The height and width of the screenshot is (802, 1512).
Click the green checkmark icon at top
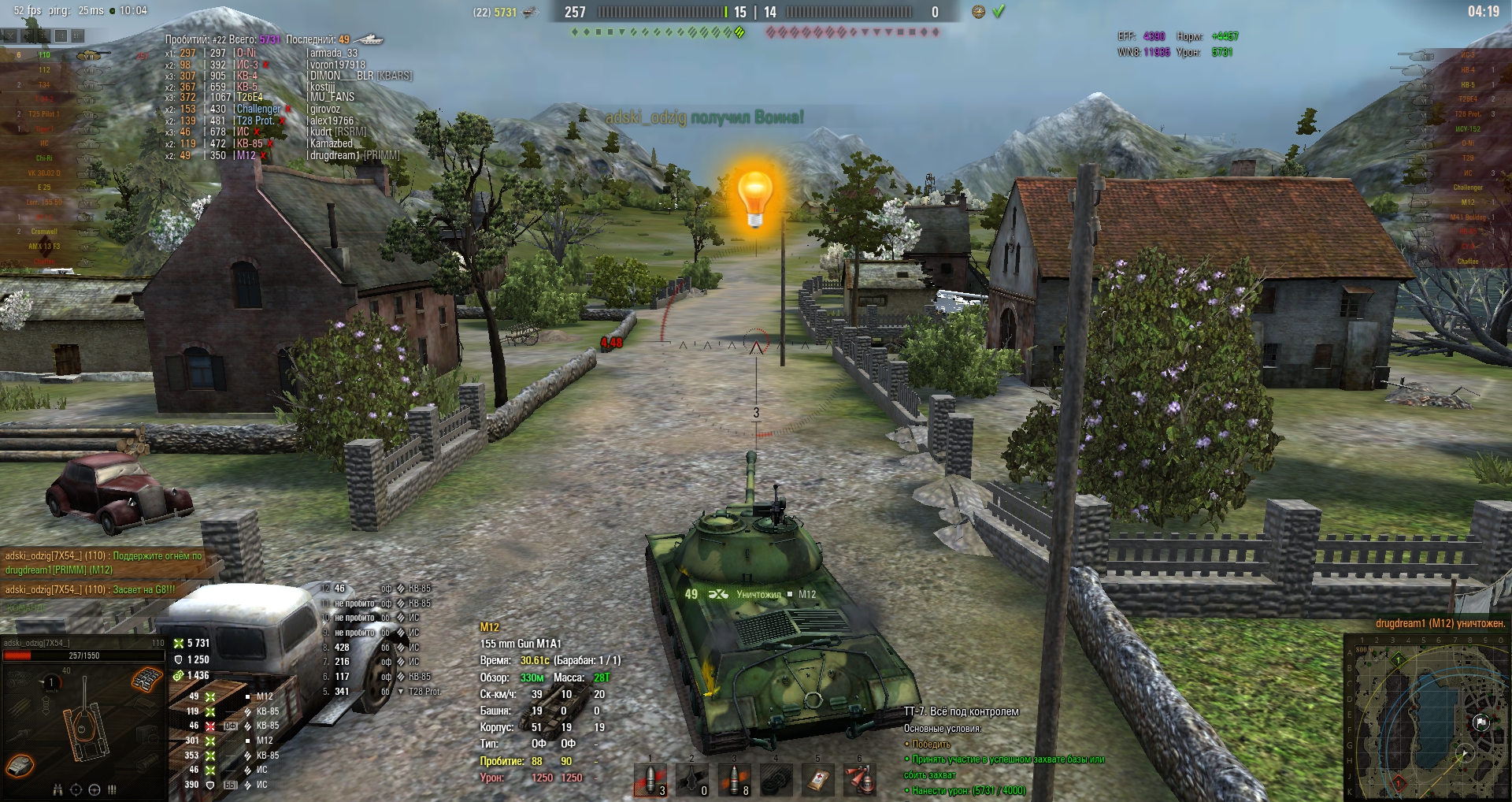999,12
